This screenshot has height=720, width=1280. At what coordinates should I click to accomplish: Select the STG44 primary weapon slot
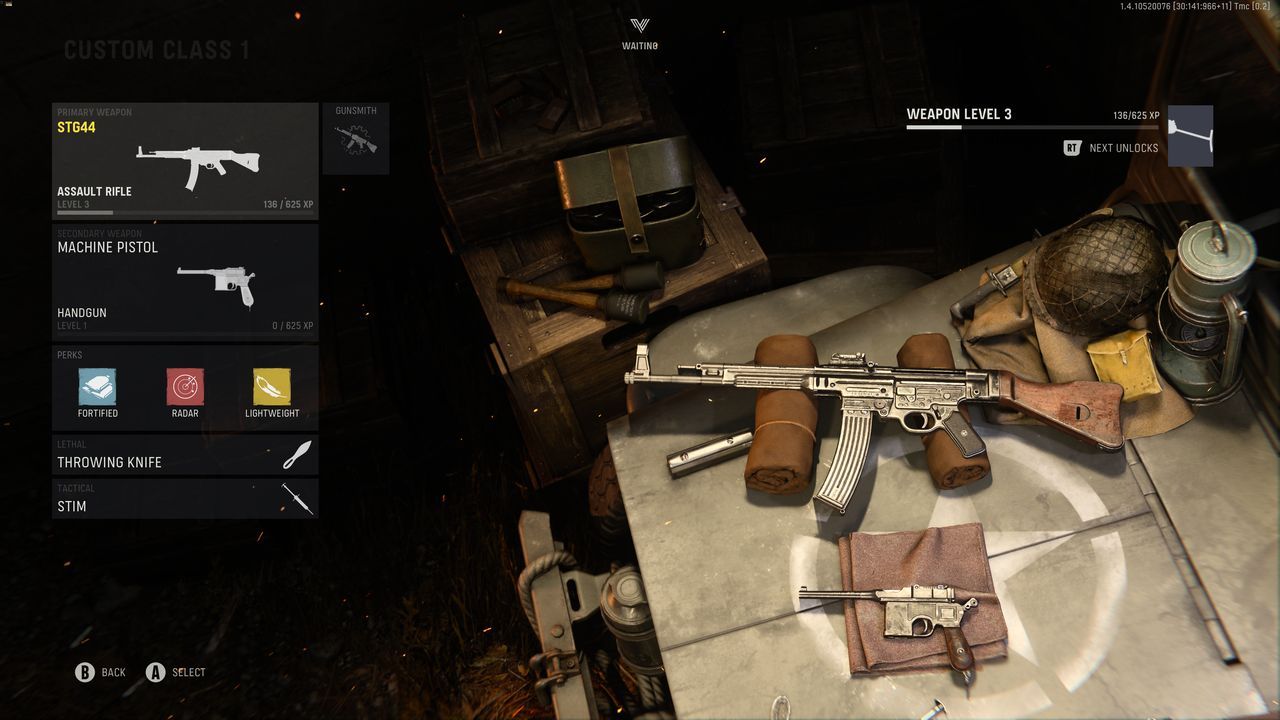185,161
